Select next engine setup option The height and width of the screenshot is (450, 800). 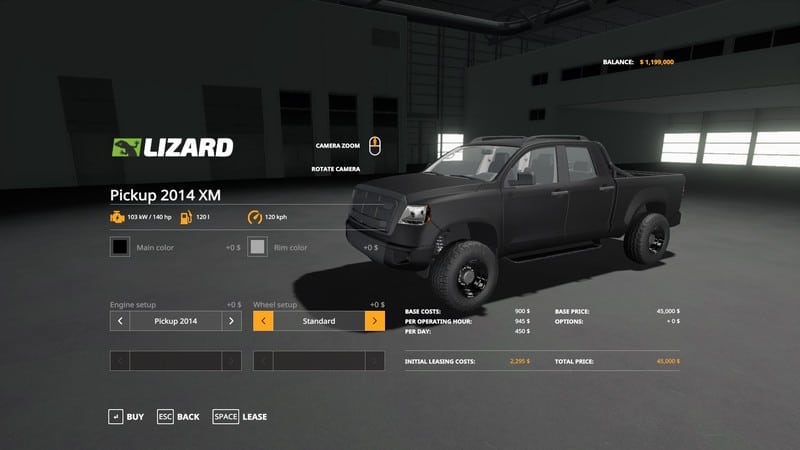click(231, 321)
